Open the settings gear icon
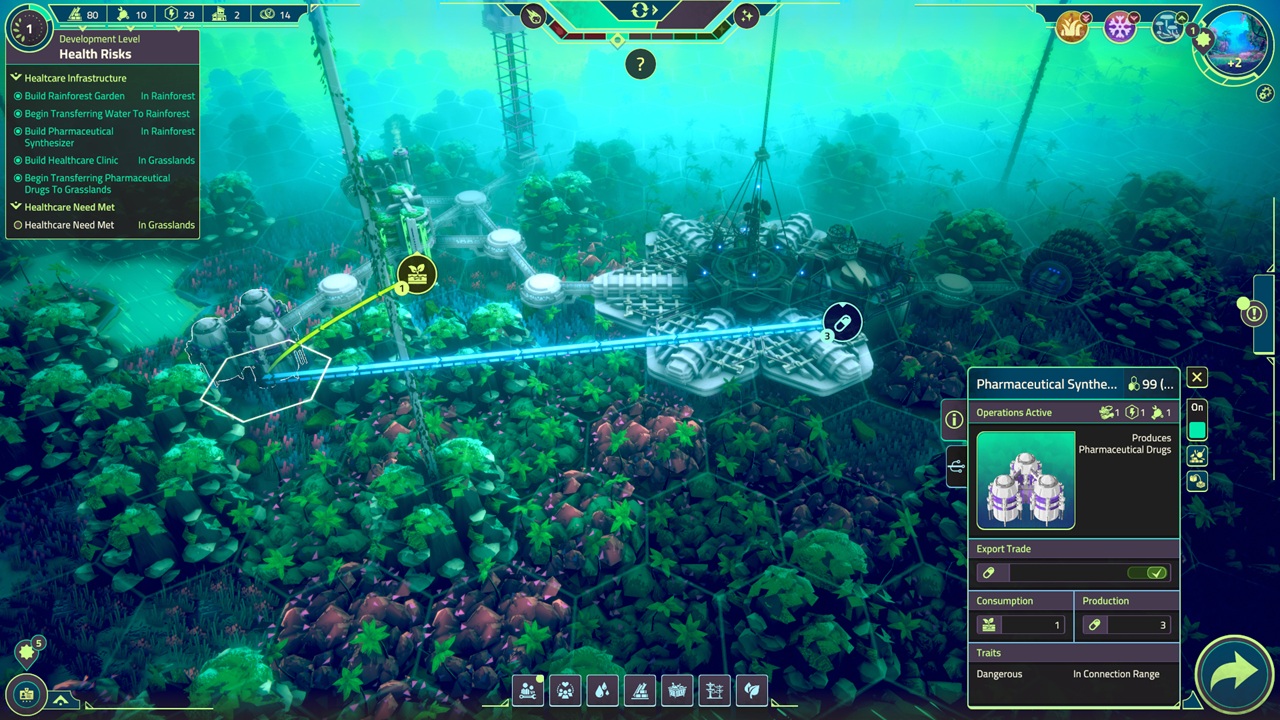The height and width of the screenshot is (720, 1280). (x=1265, y=93)
